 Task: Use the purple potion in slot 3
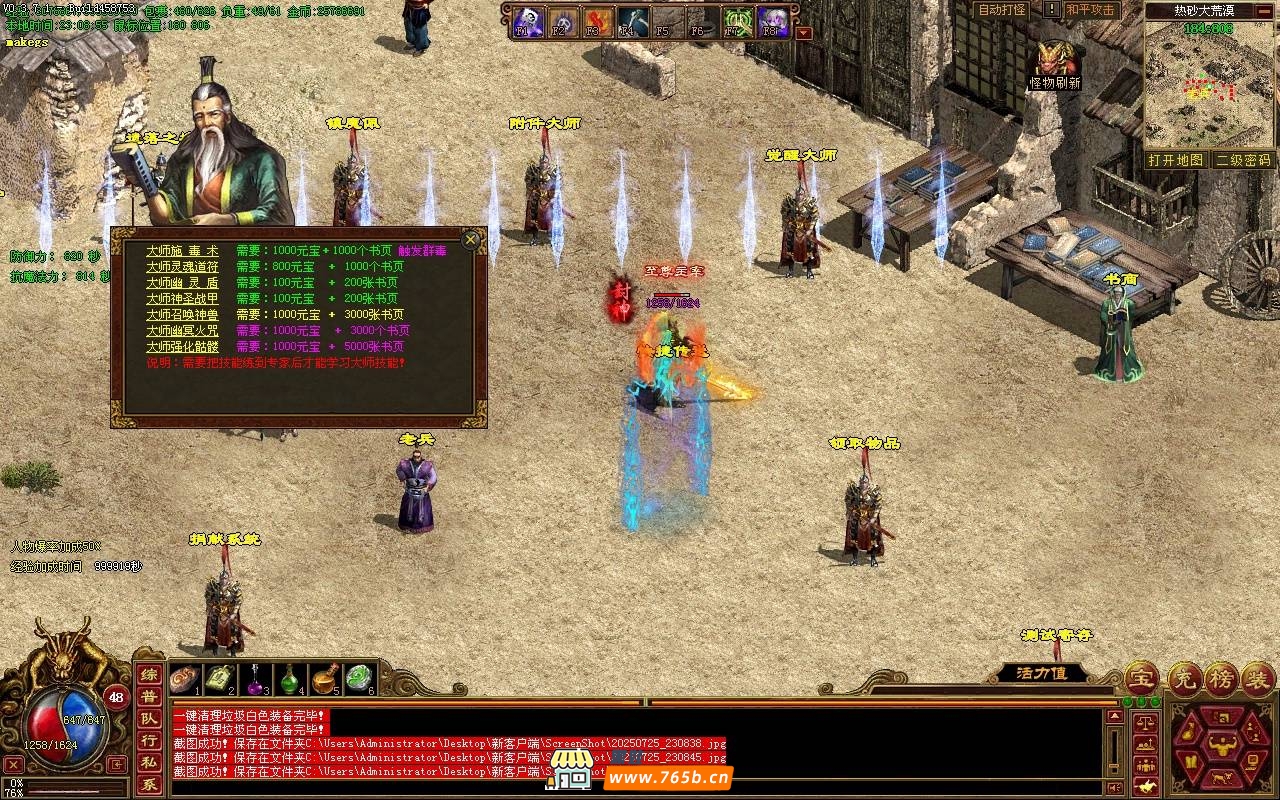[x=254, y=679]
